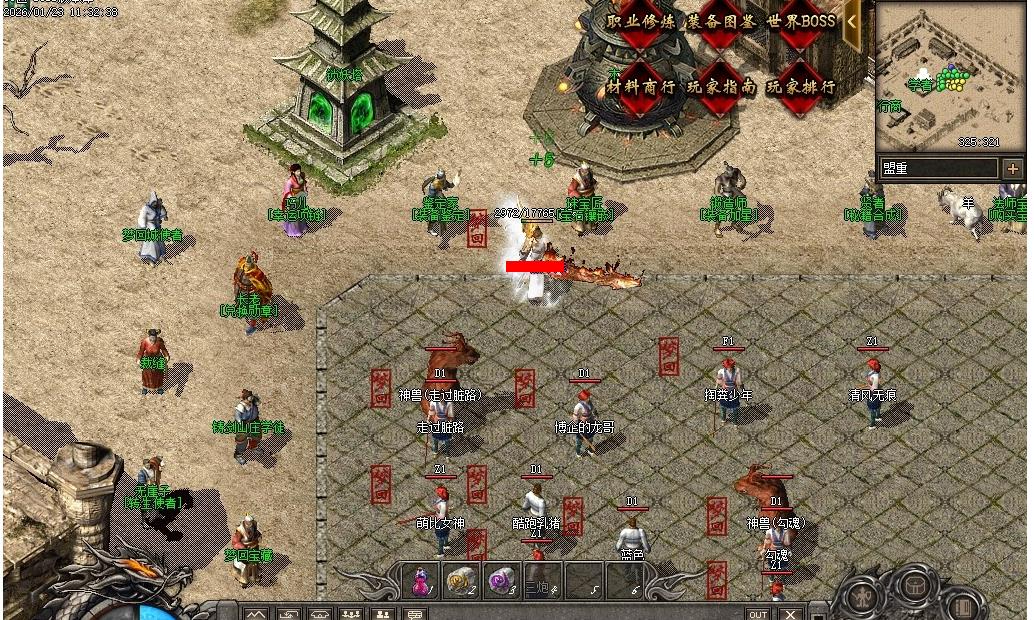The image size is (1034, 620).
Task: Open the 玩家指南 player guide
Action: [721, 87]
